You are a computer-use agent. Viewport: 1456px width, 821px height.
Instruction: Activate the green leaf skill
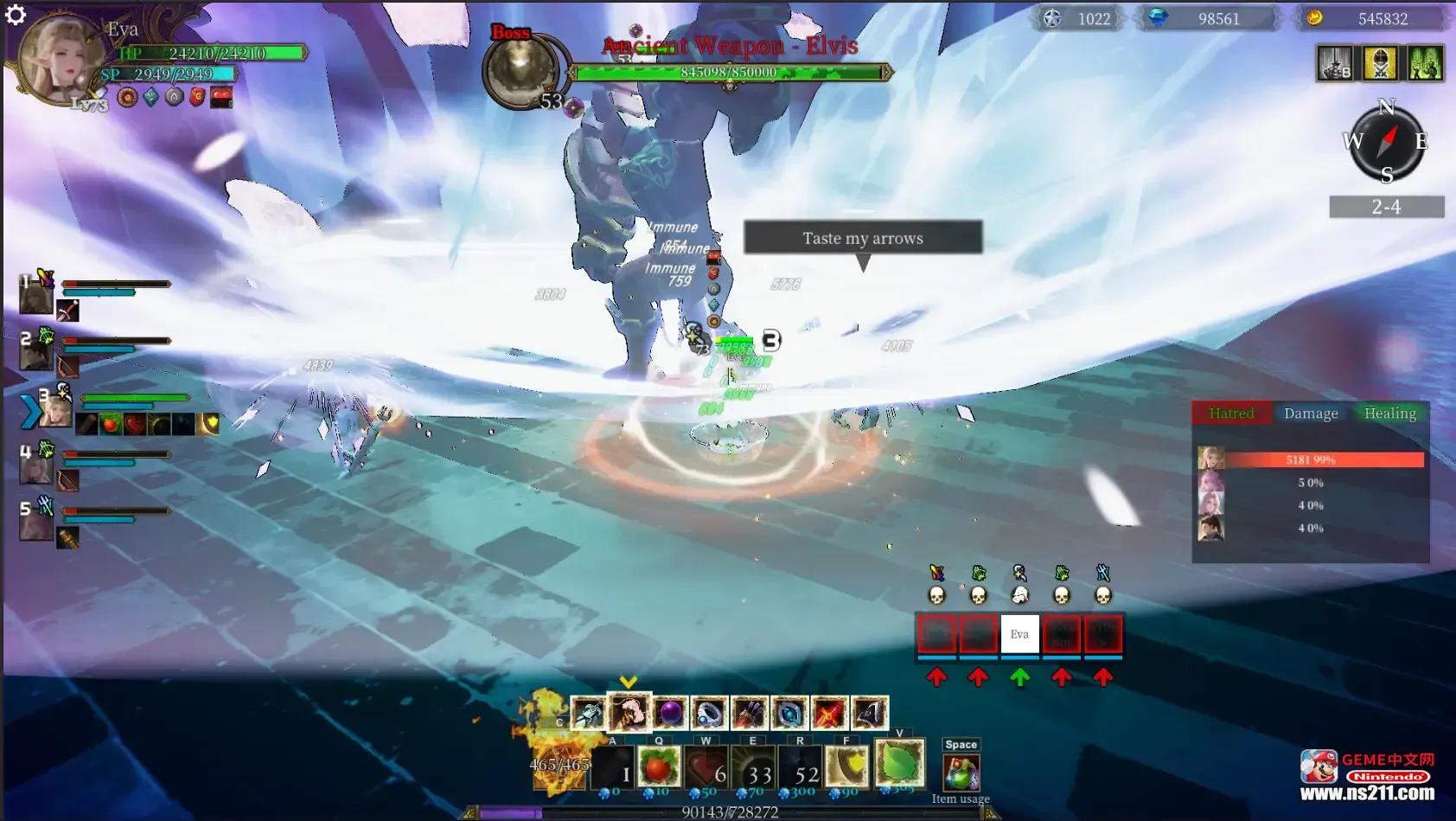[x=899, y=763]
